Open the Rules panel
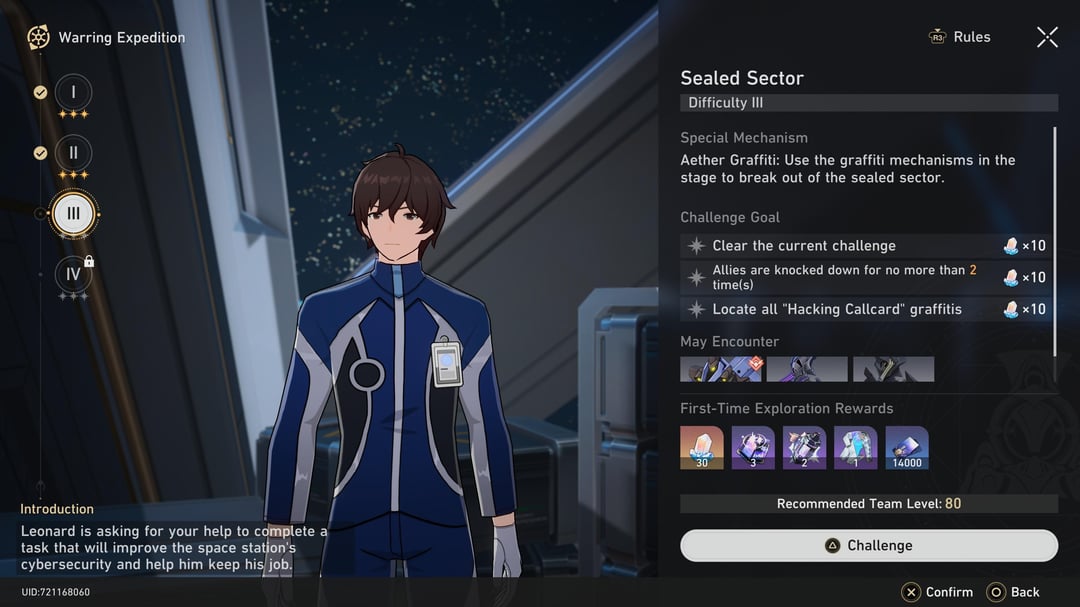Viewport: 1080px width, 607px height. [x=960, y=37]
